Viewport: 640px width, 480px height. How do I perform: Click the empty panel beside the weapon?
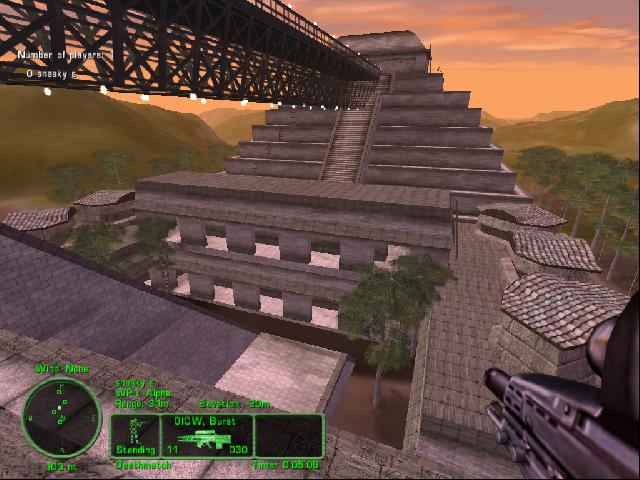(289, 436)
